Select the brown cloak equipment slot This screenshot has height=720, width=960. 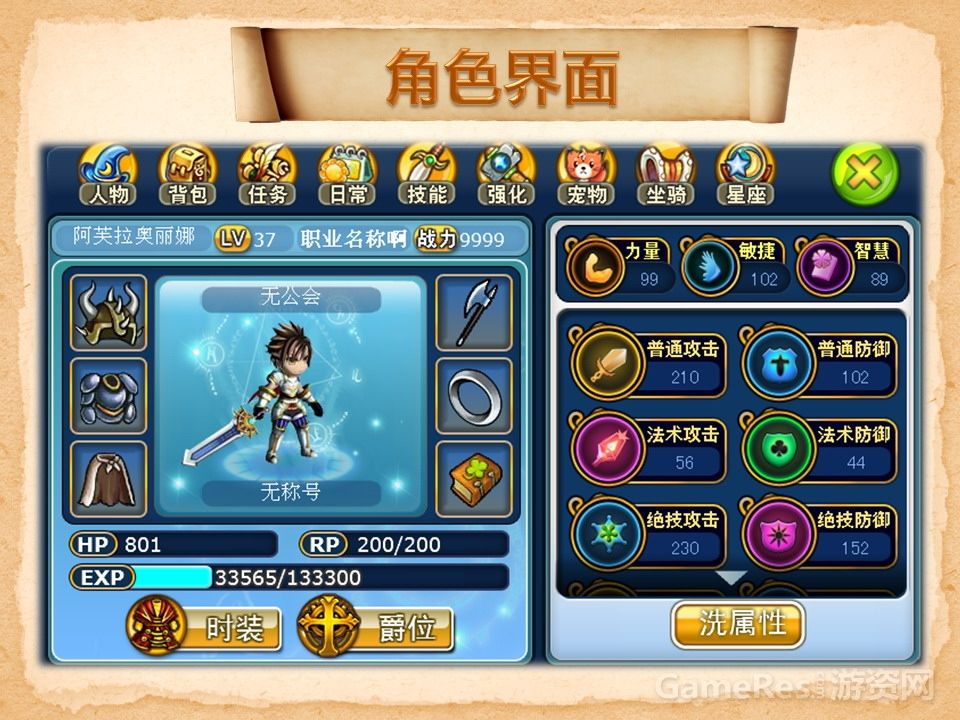coord(109,479)
